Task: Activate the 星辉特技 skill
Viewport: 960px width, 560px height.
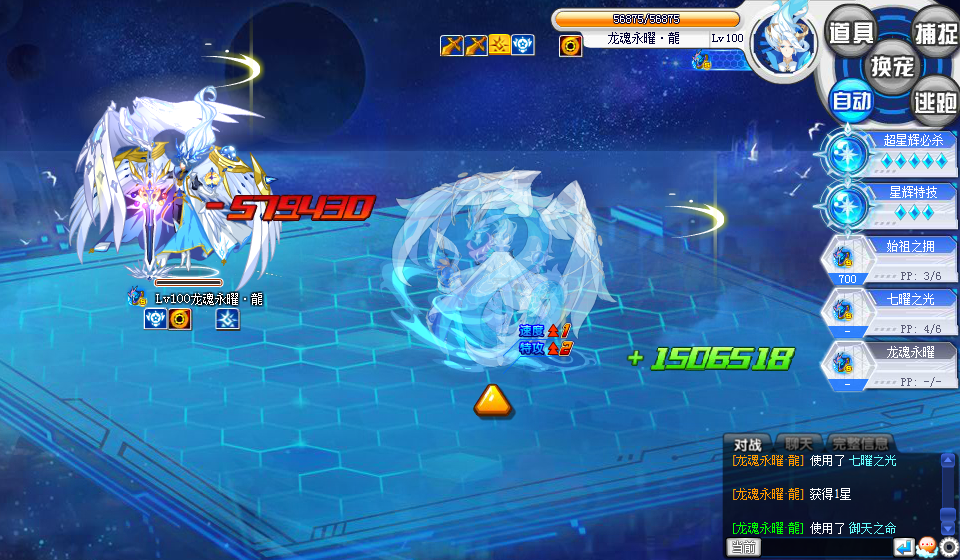Action: click(889, 204)
